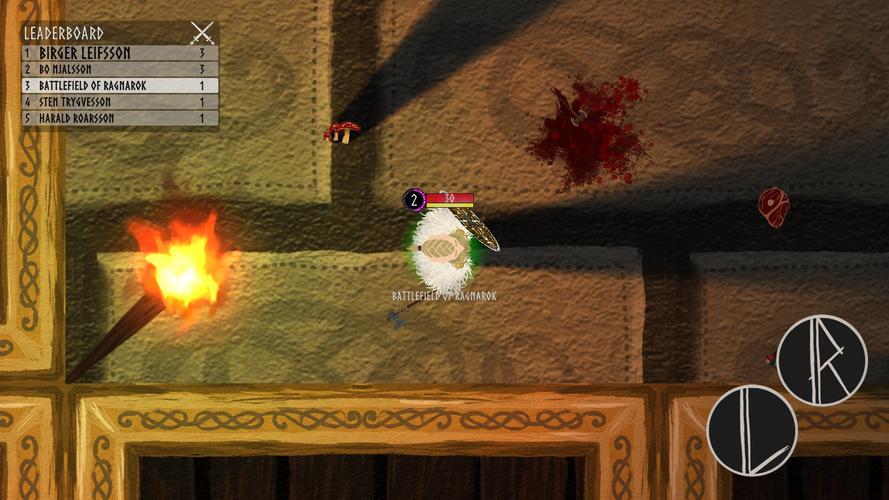
Task: Select Bo Njalsson in the leaderboard
Action: 120,70
